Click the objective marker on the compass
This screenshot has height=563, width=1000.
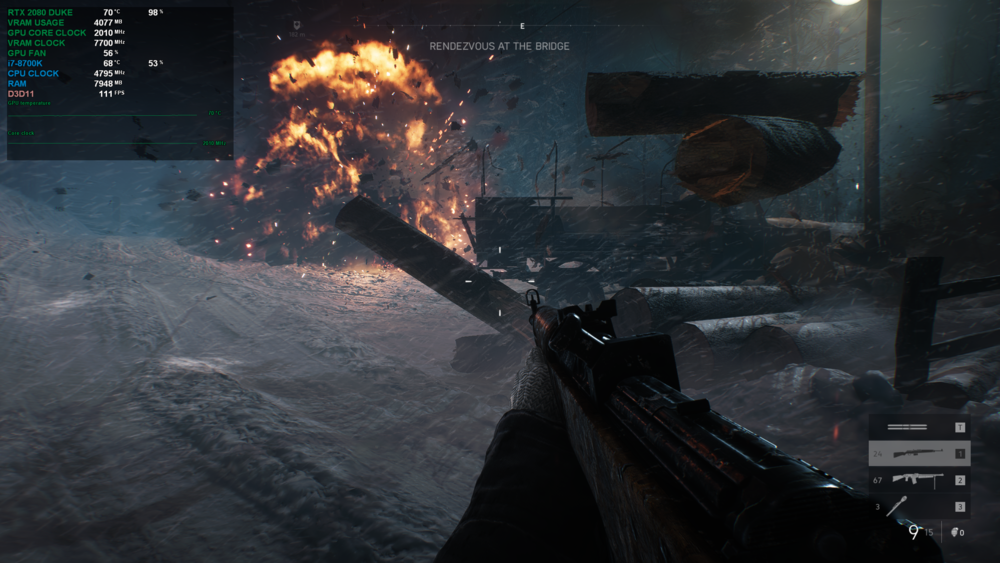(x=298, y=27)
